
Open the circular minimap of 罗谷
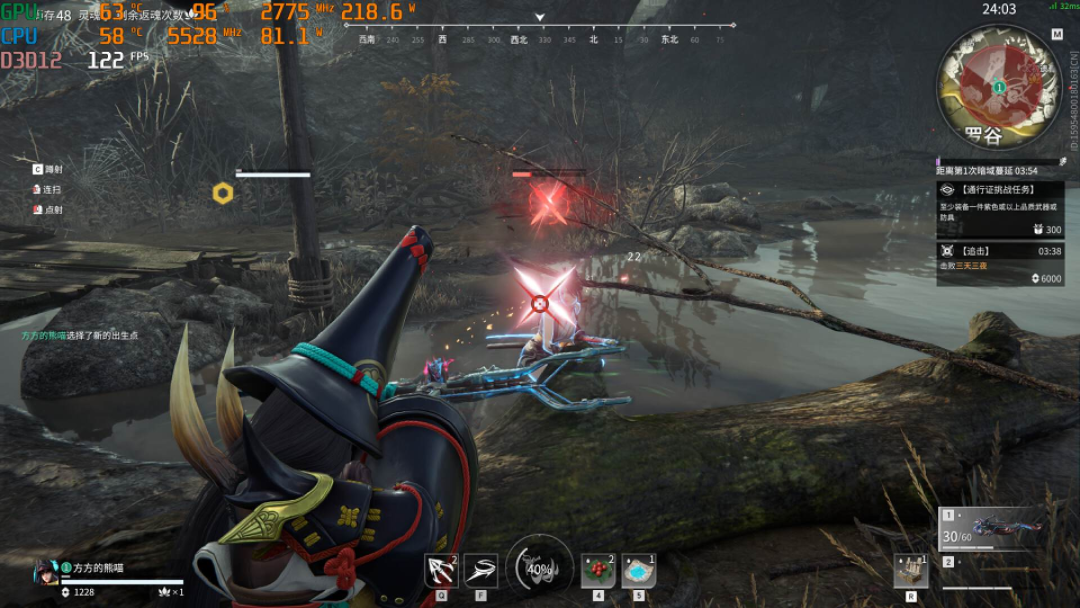pos(998,86)
